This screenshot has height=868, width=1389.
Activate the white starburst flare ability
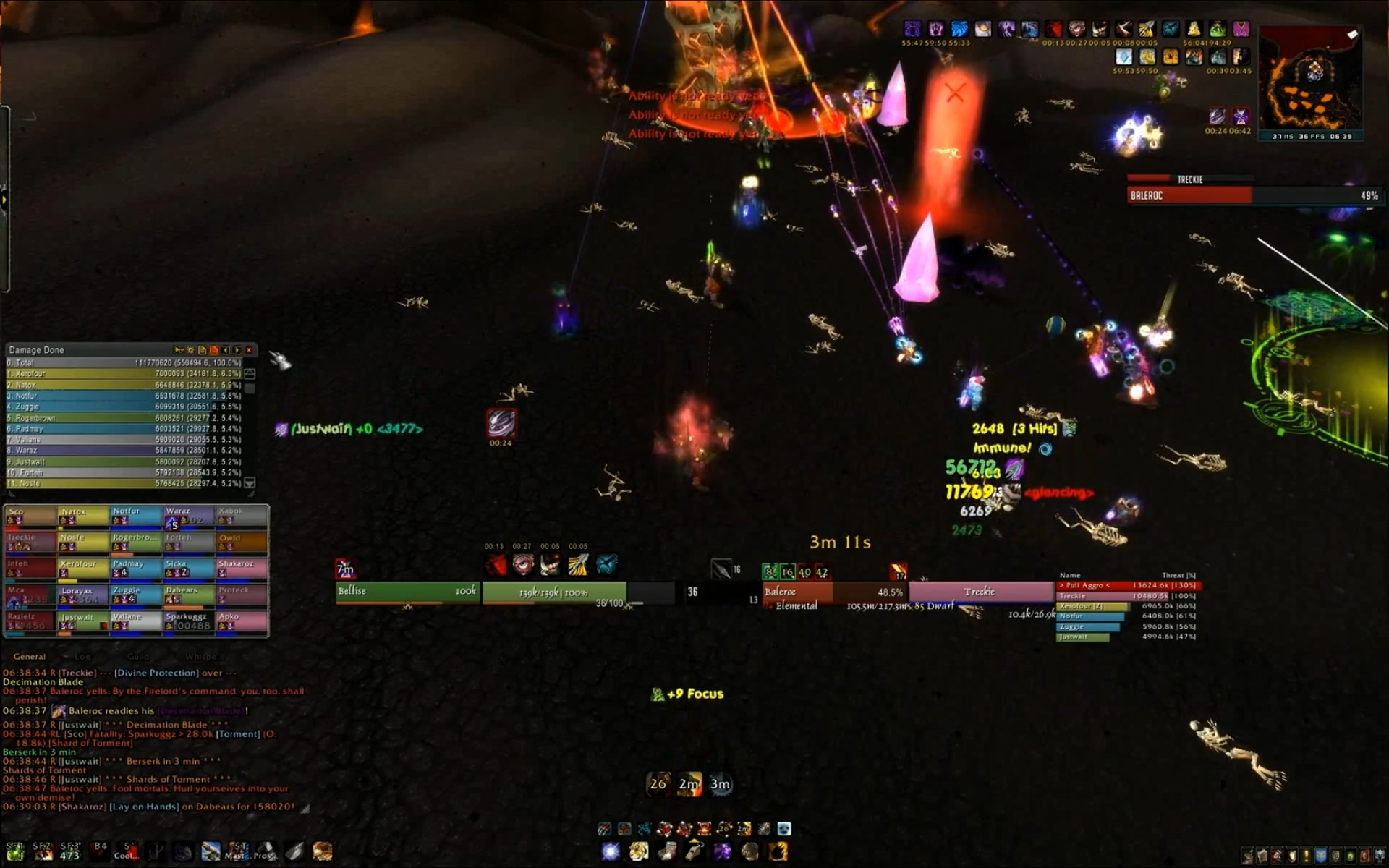click(x=611, y=851)
